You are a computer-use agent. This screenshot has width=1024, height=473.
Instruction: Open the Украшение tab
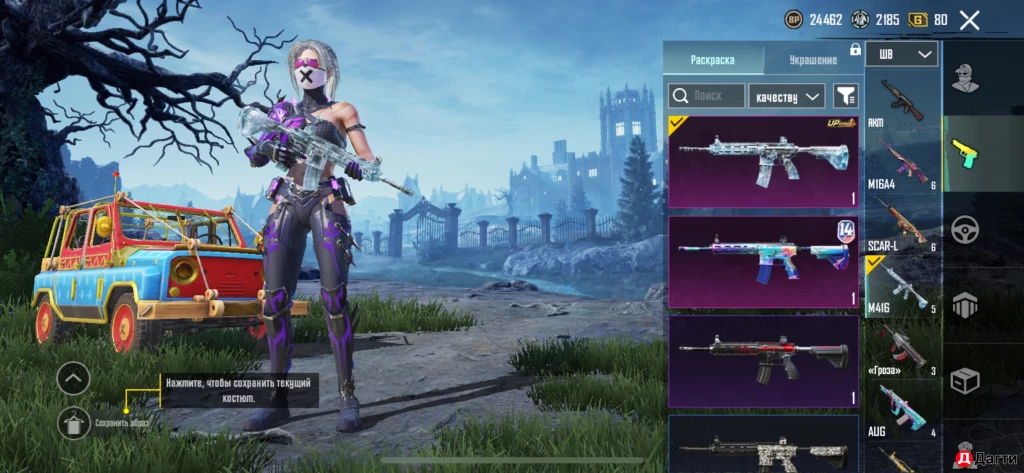pyautogui.click(x=812, y=60)
